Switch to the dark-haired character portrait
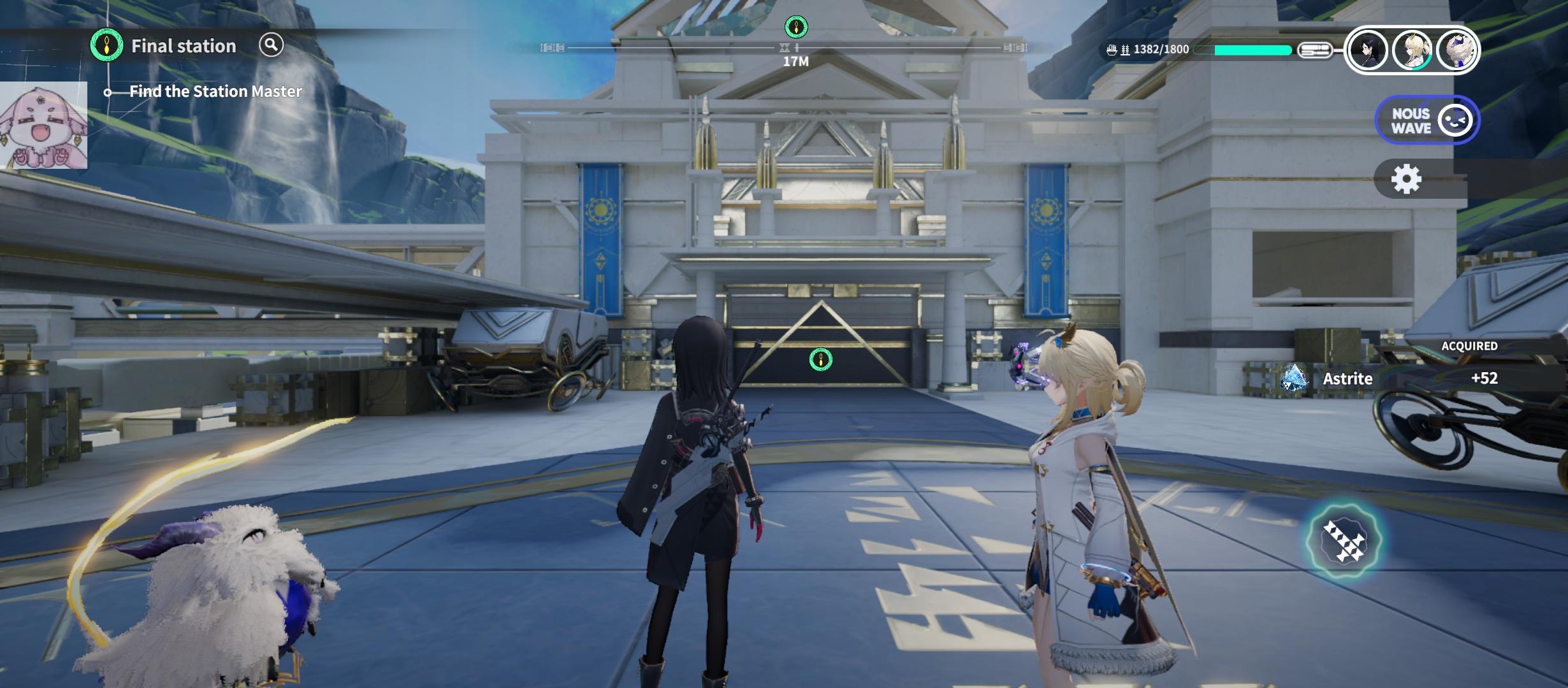The image size is (1568, 688). coord(1368,50)
